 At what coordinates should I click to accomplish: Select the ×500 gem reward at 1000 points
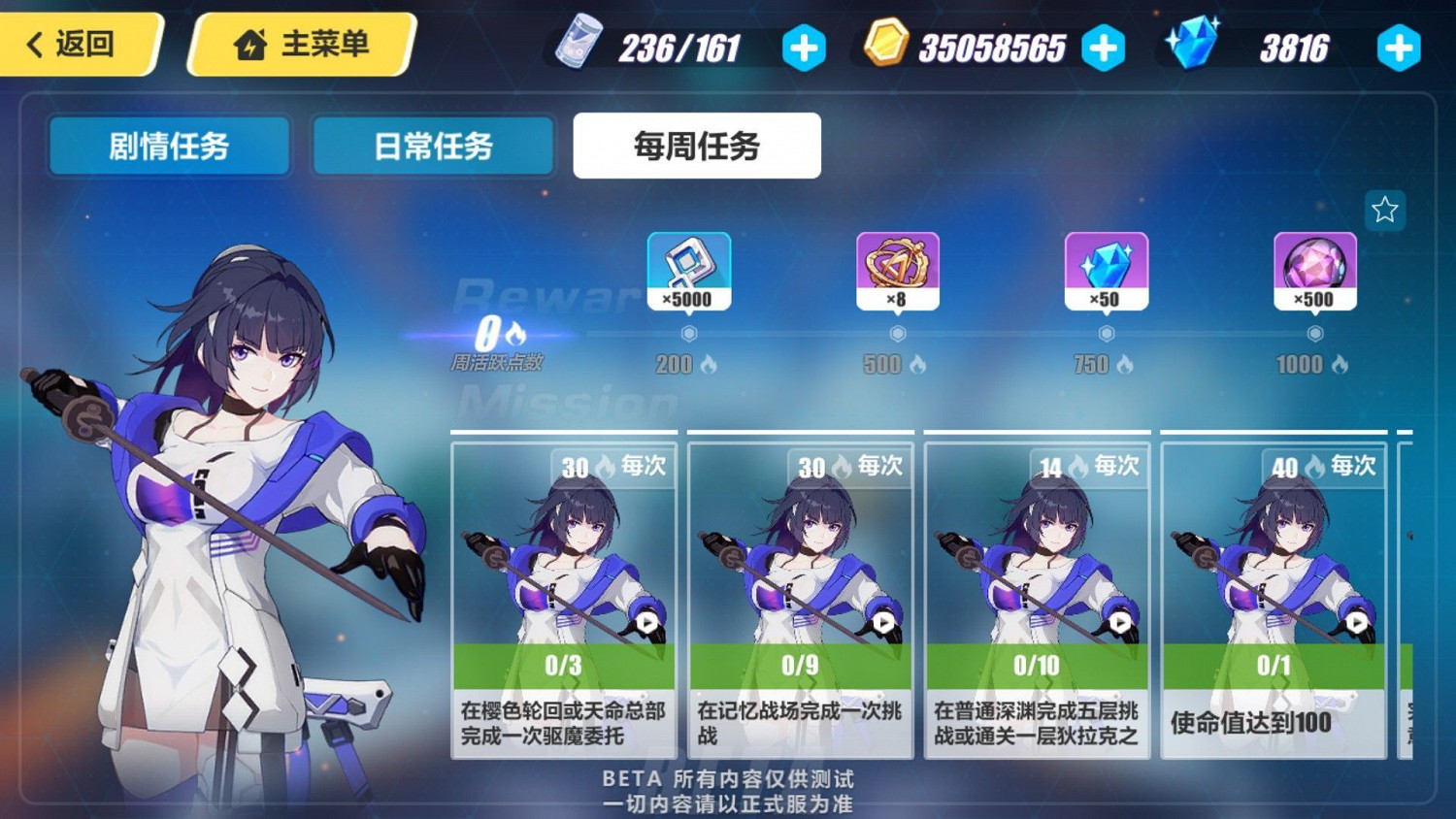point(1314,272)
